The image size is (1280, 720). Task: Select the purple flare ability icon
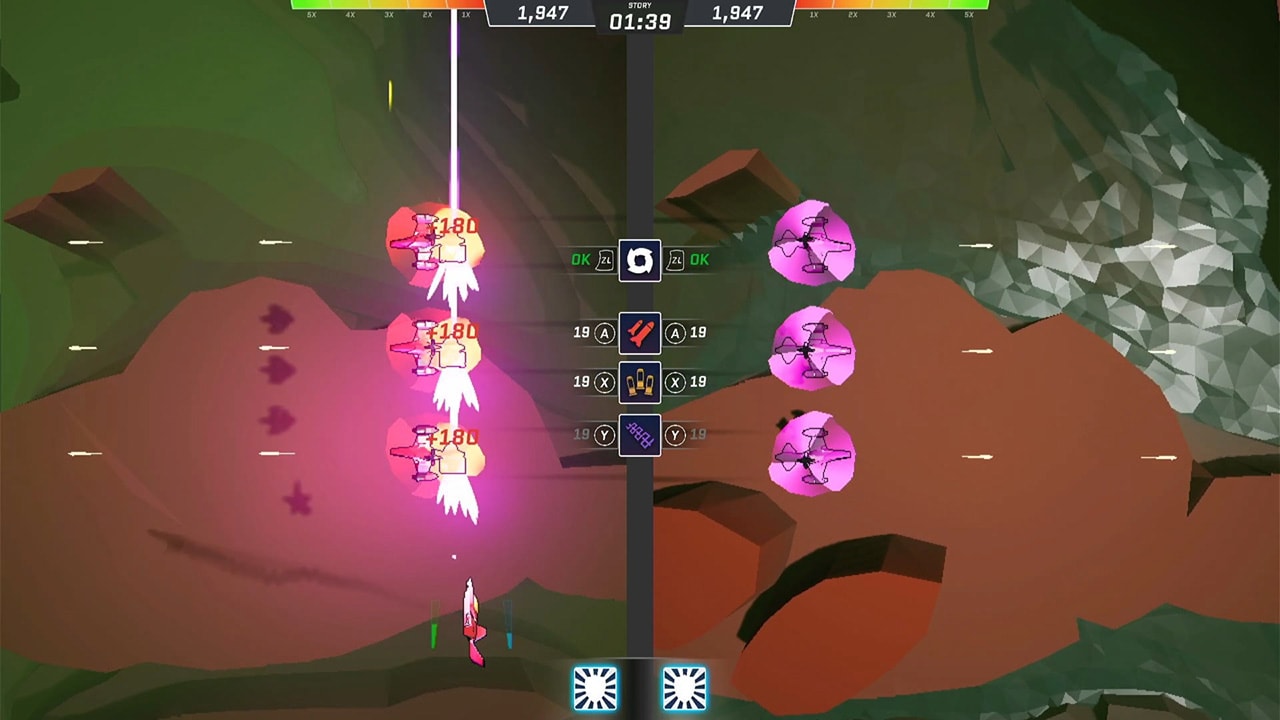639,437
